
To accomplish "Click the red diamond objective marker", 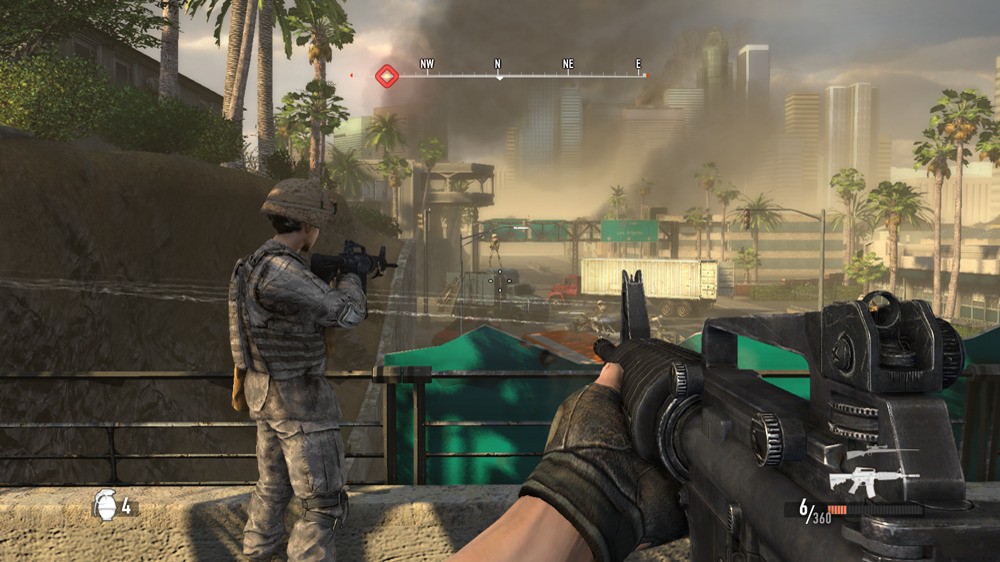I will pos(387,75).
